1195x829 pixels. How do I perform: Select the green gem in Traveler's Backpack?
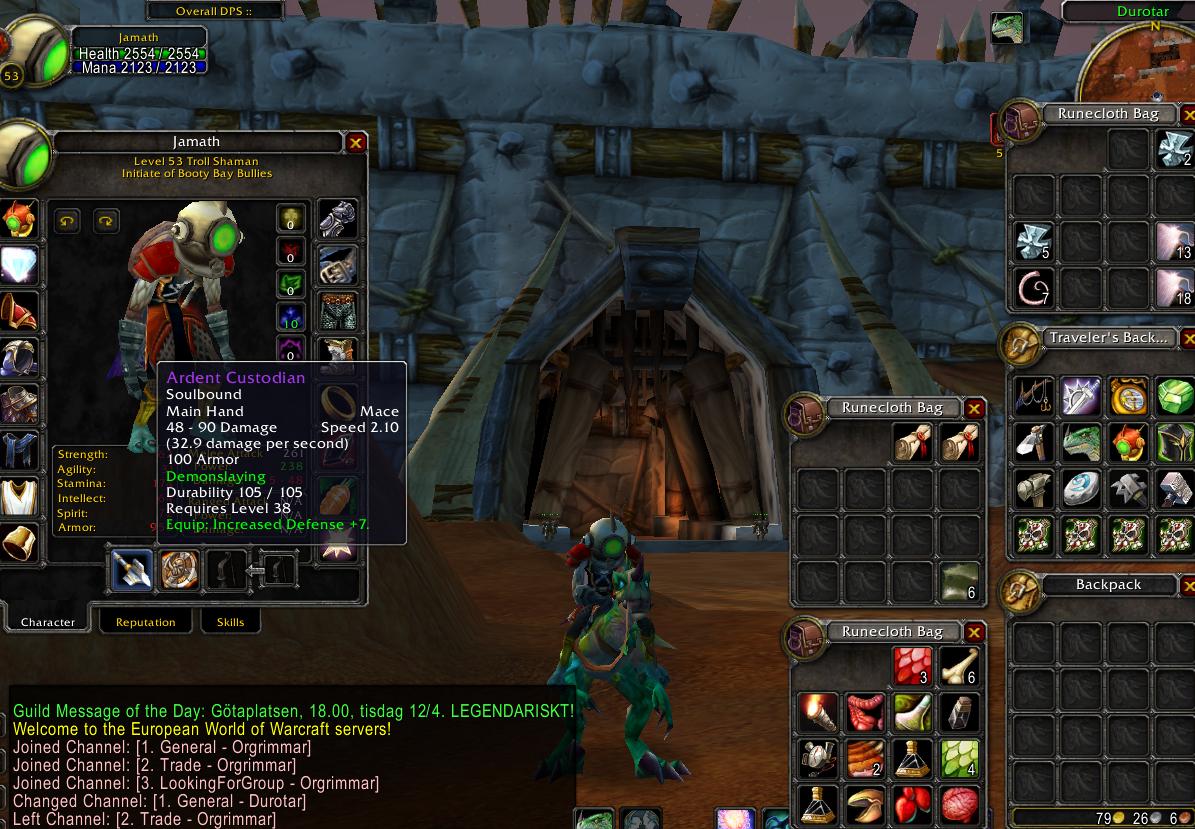pos(1173,395)
